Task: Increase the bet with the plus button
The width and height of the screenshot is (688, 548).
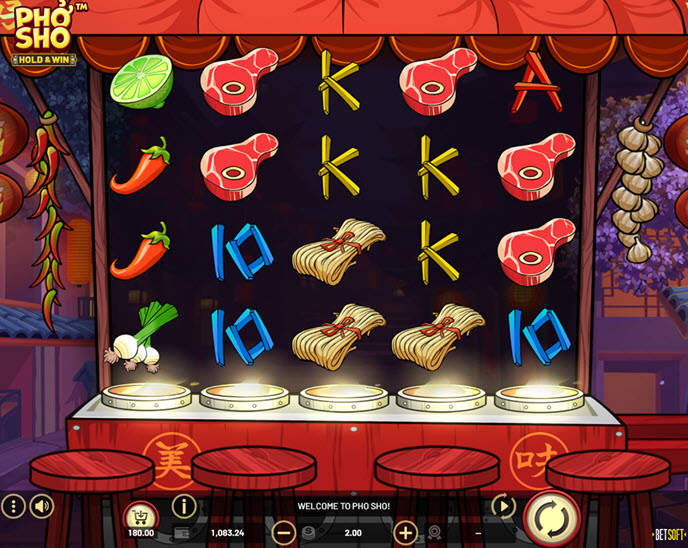Action: pyautogui.click(x=405, y=532)
